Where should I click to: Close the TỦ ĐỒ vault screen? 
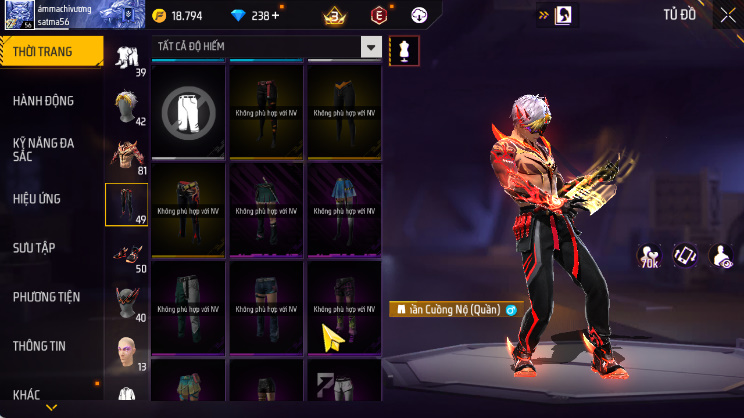(727, 15)
